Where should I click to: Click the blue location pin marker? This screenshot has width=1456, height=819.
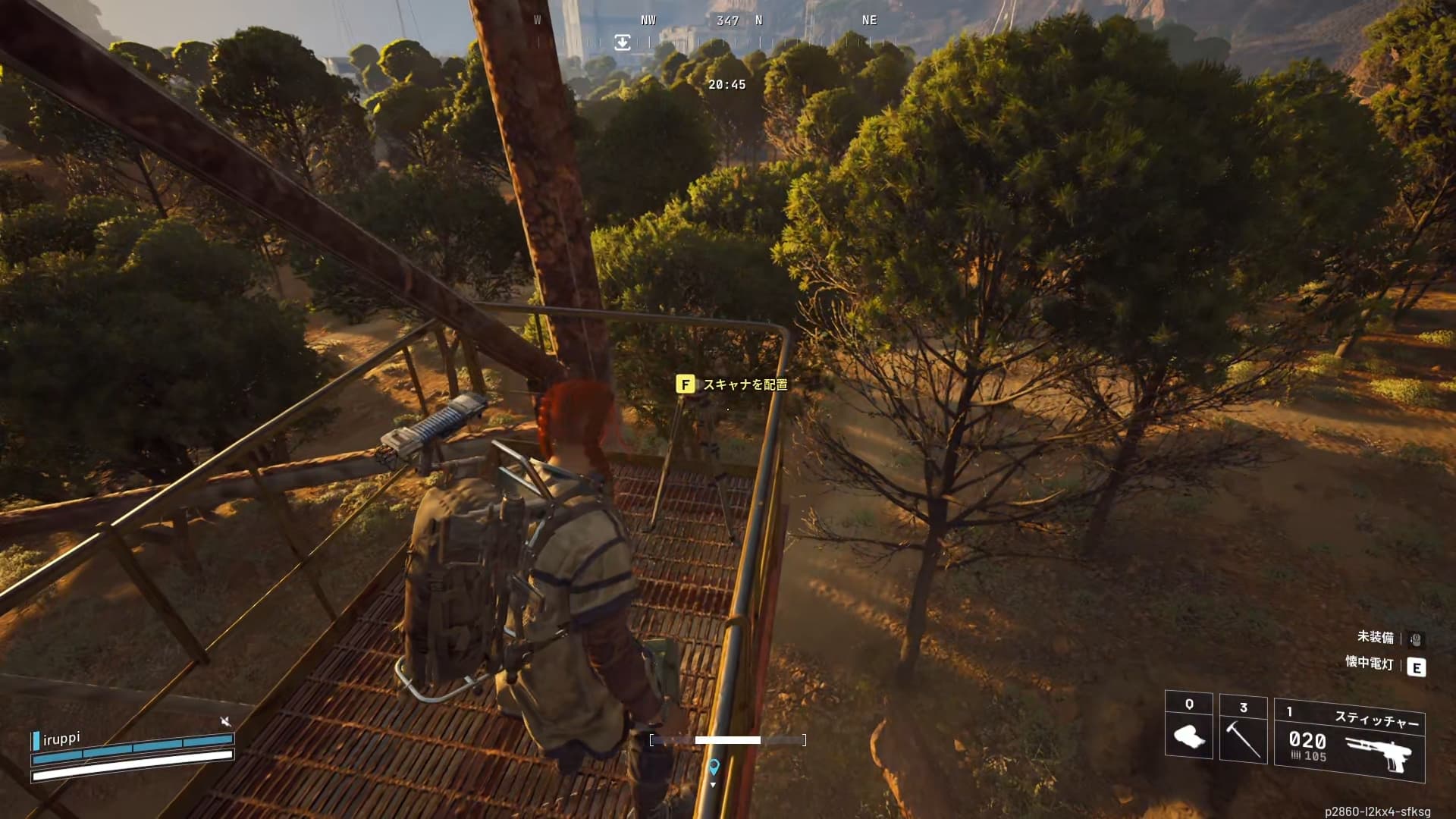(713, 767)
